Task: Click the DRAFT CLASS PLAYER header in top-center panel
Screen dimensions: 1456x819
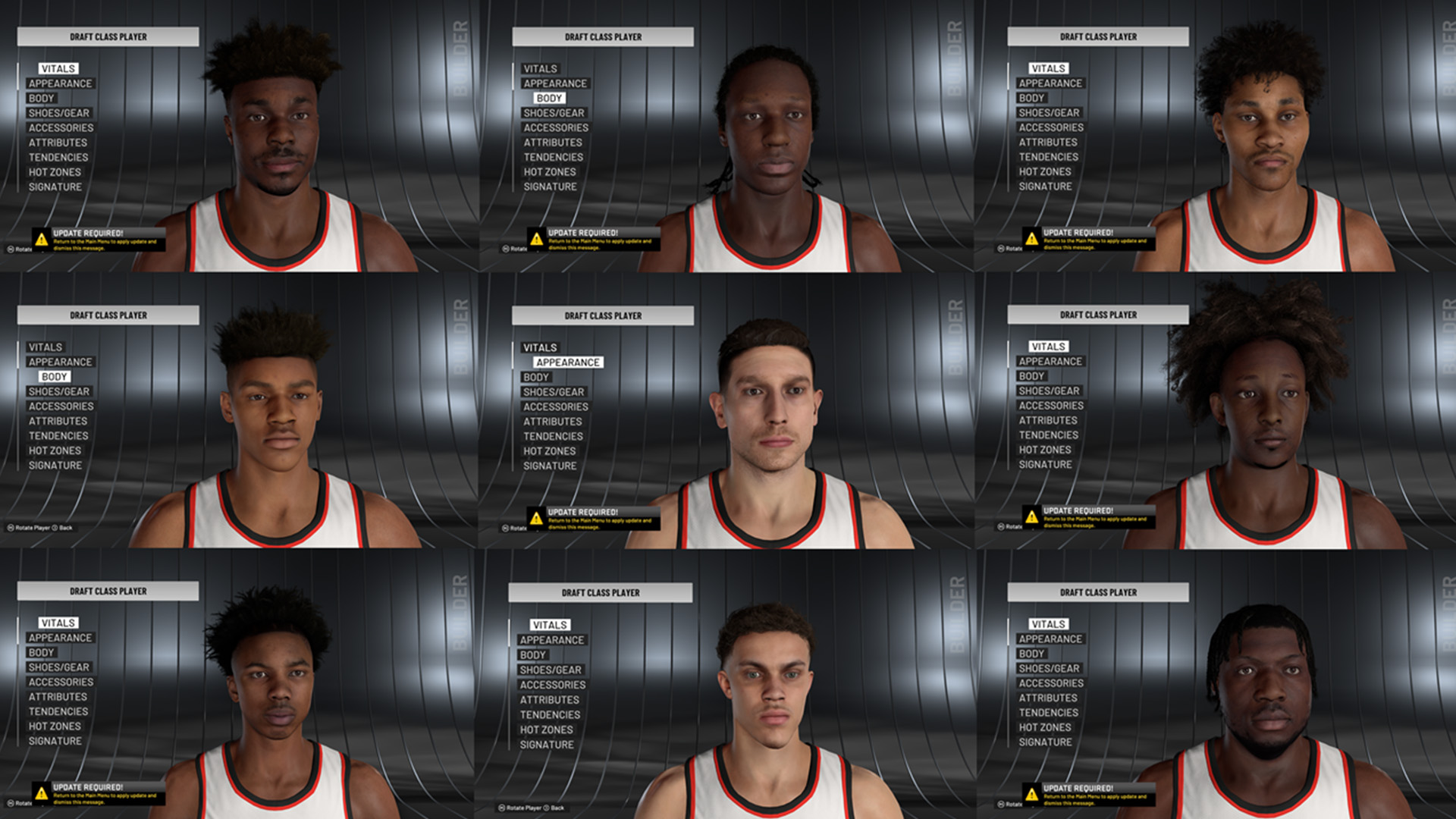Action: pos(602,36)
